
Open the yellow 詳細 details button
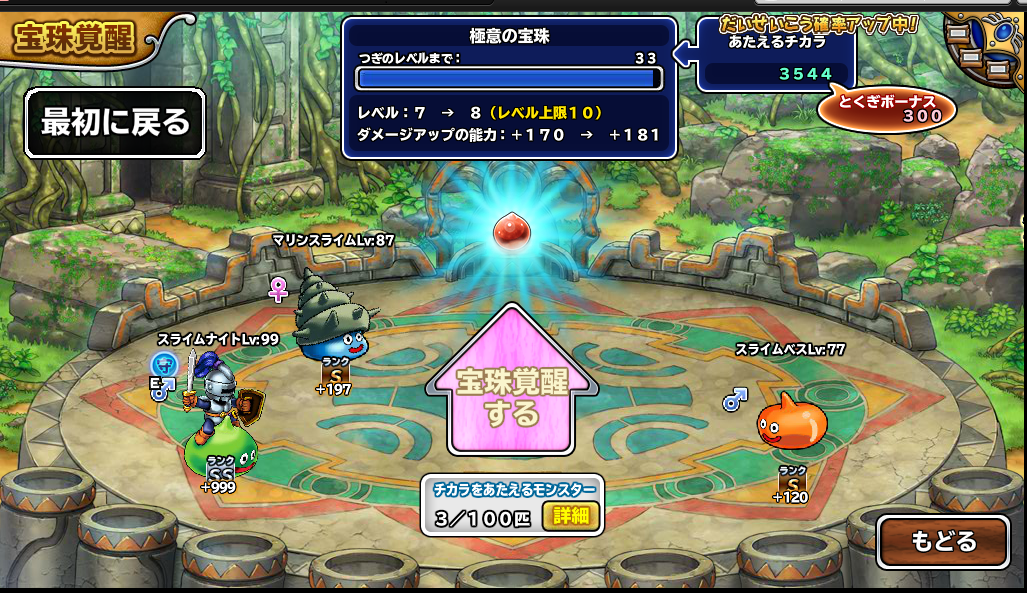[571, 516]
